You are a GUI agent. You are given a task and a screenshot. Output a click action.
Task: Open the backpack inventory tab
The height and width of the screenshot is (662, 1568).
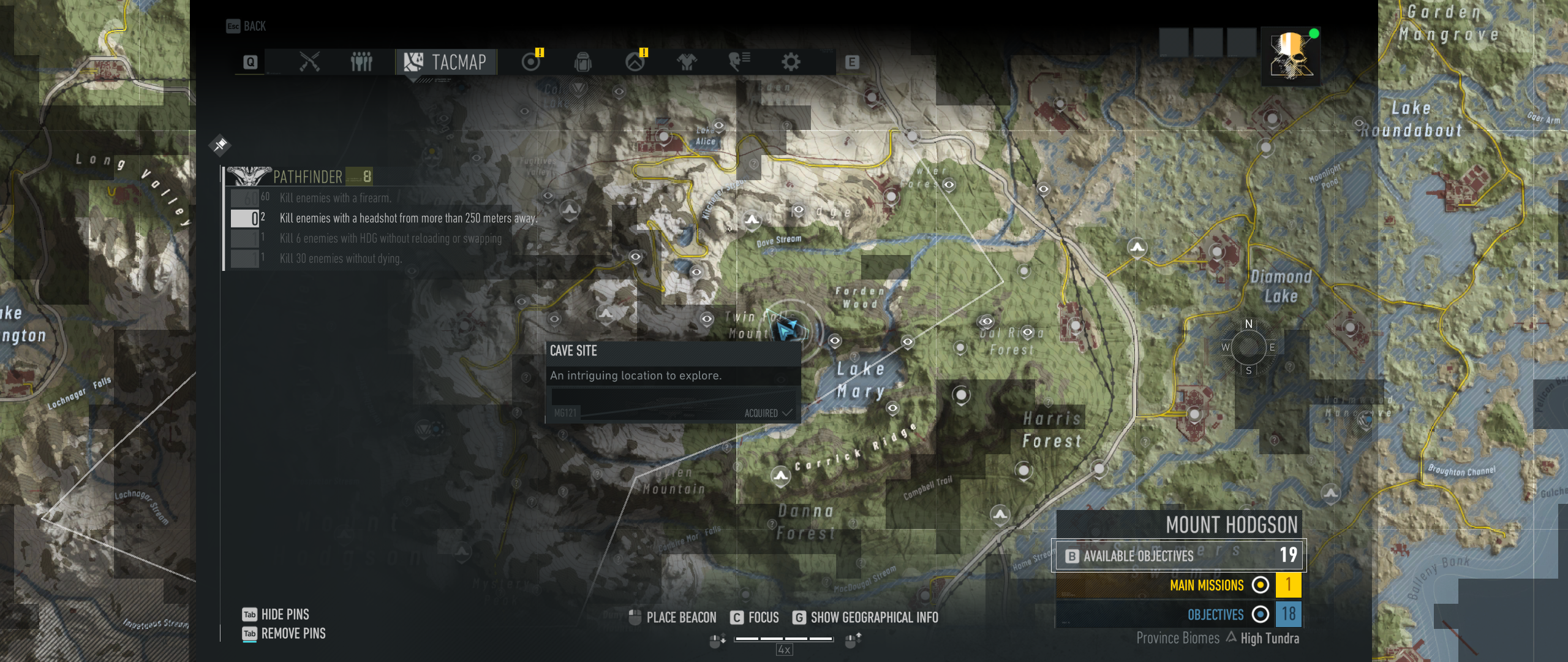point(582,62)
